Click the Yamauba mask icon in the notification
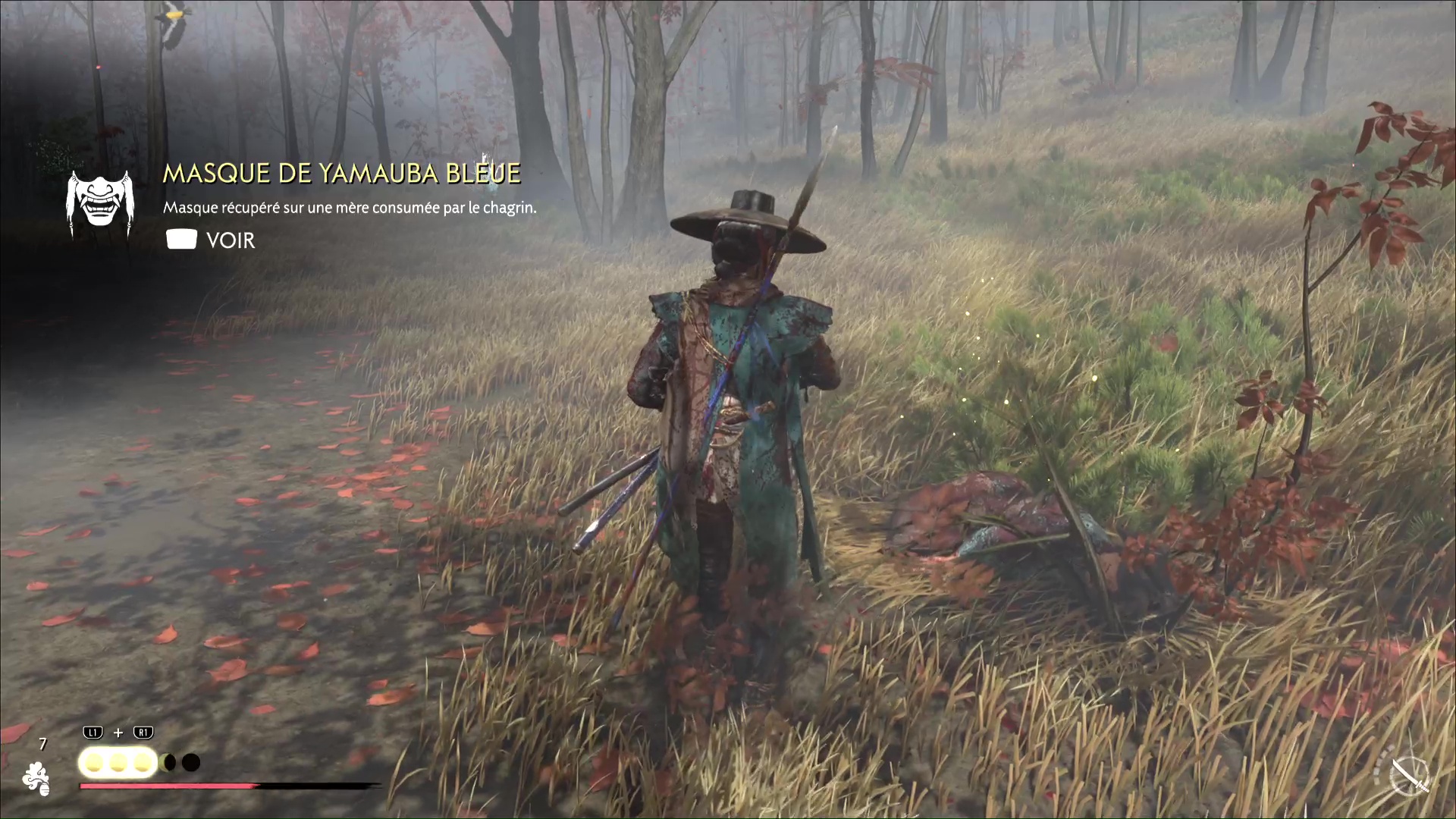Screen dimensions: 1456x819 [x=99, y=202]
